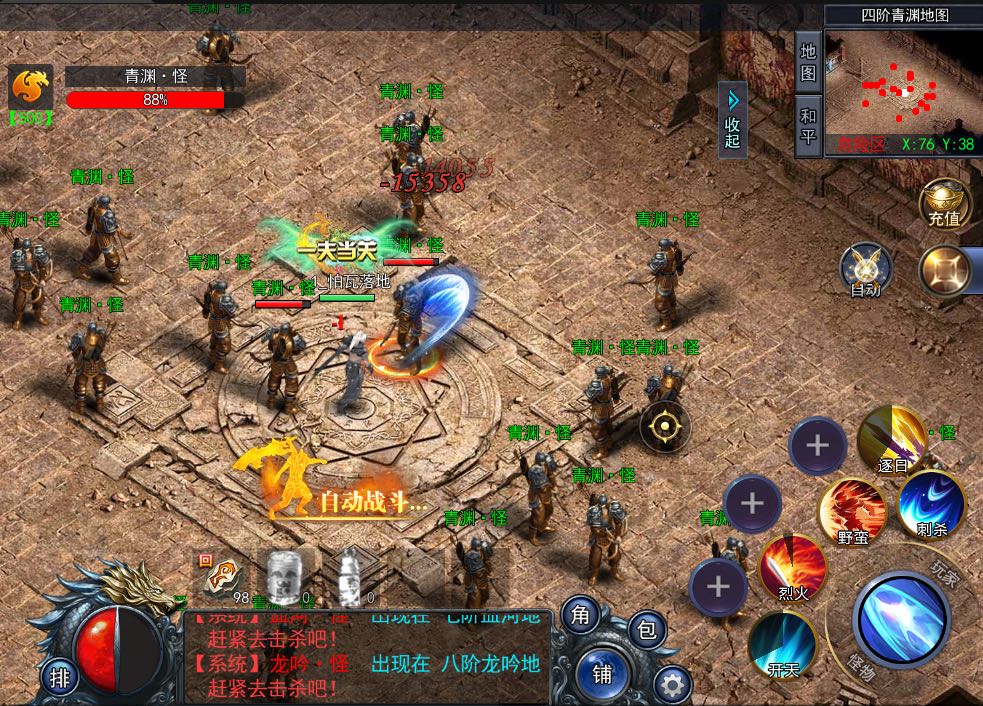This screenshot has width=983, height=706.
Task: Open the 铺 shop button
Action: 602,673
